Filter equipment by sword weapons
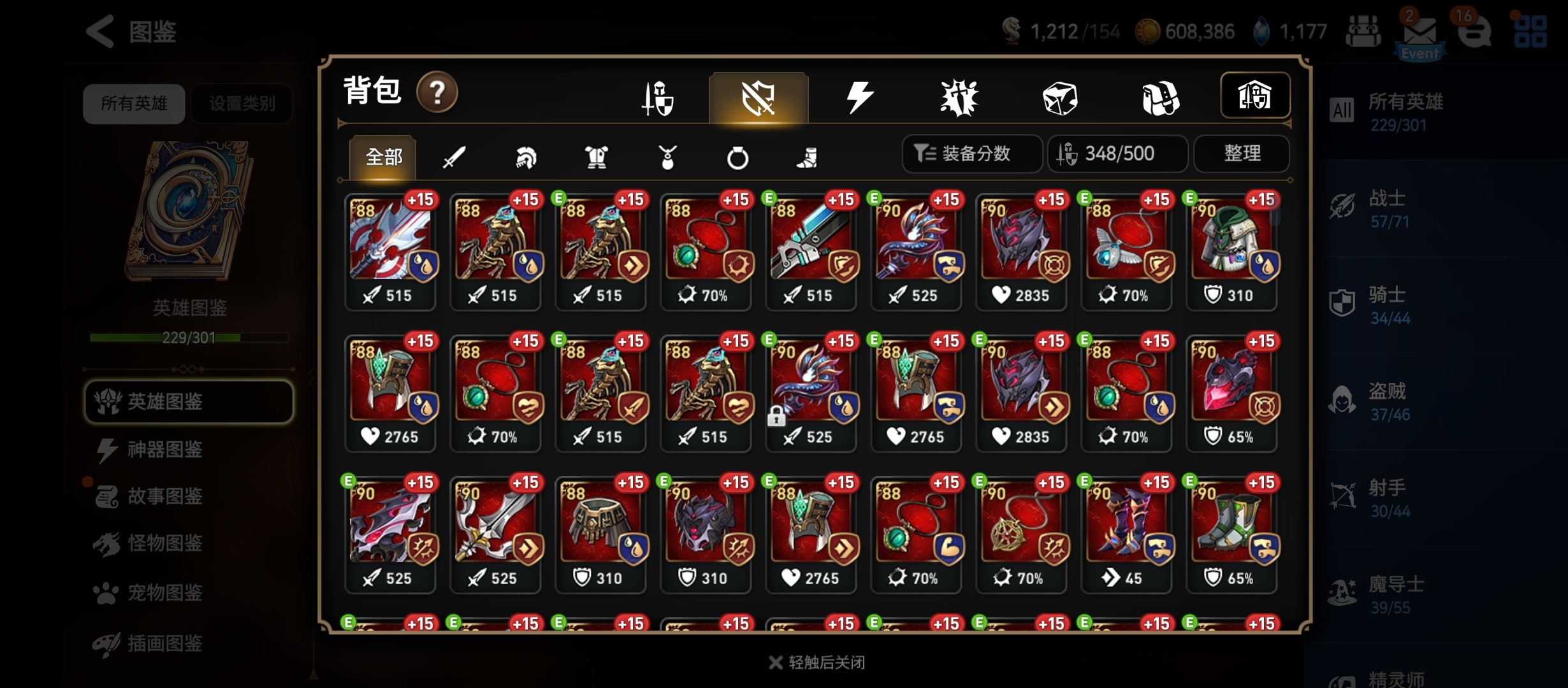Viewport: 1568px width, 688px height. pyautogui.click(x=454, y=157)
